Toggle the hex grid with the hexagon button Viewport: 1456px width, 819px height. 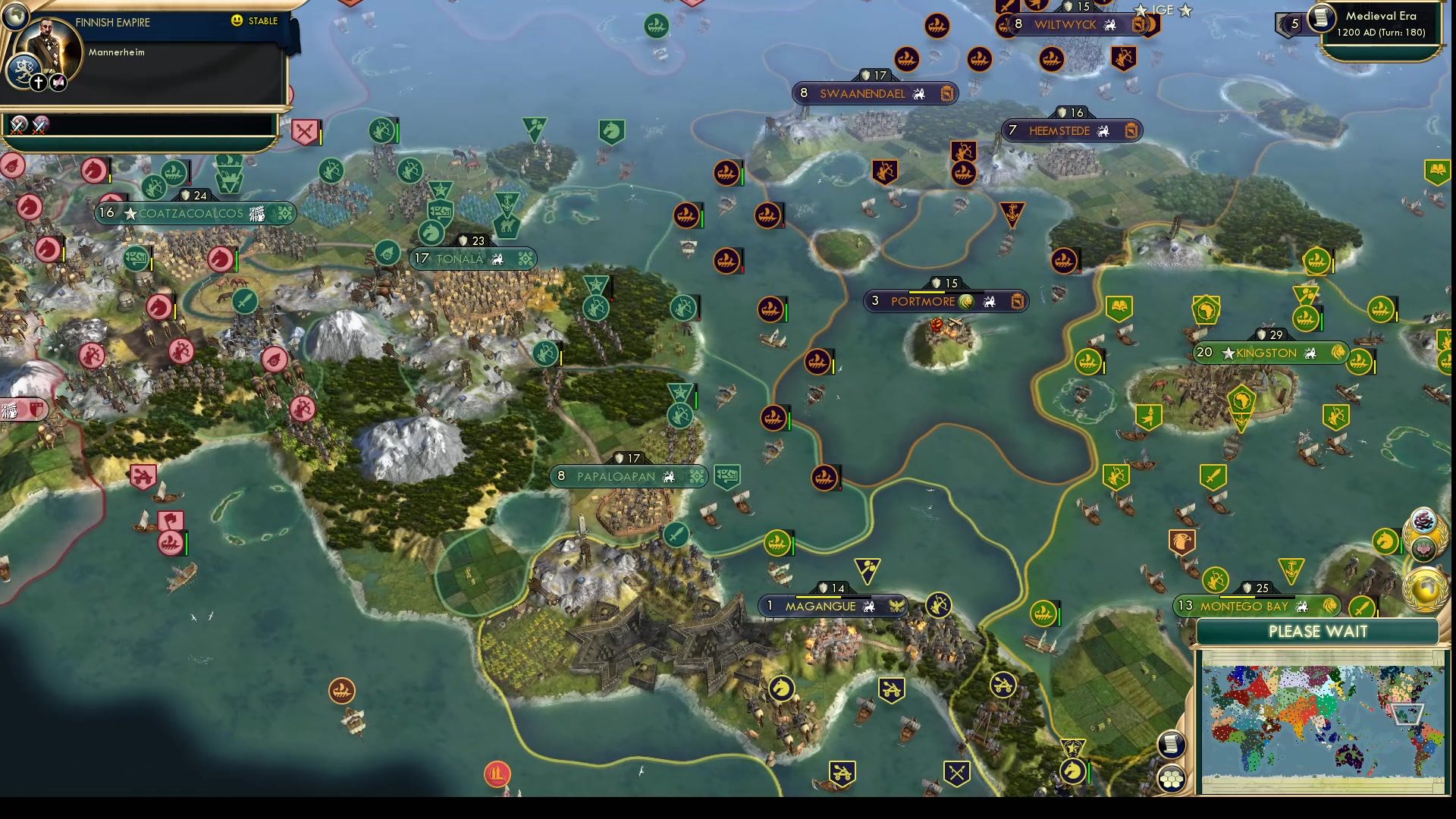[1171, 778]
